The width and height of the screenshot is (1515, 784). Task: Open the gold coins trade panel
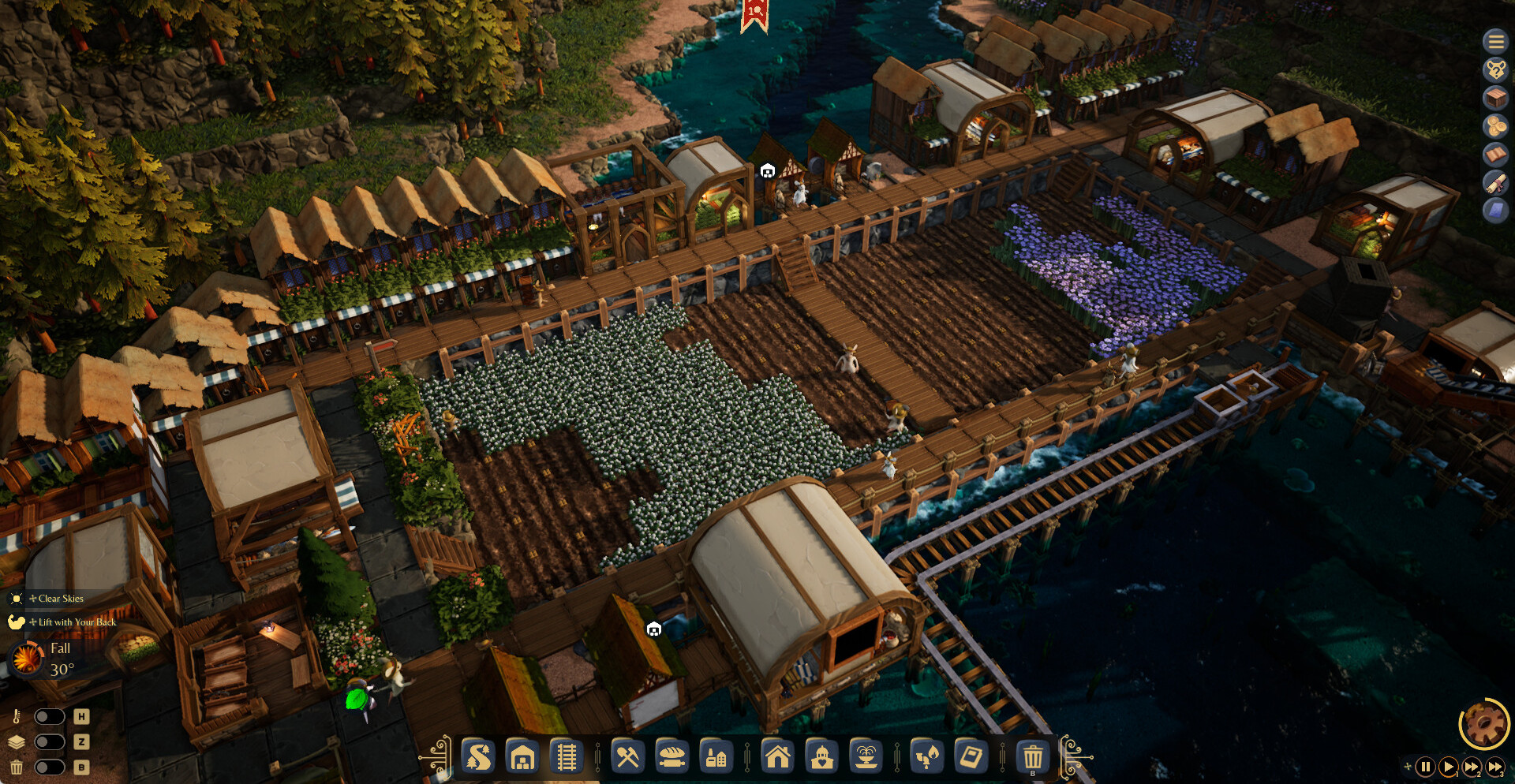tap(1494, 126)
